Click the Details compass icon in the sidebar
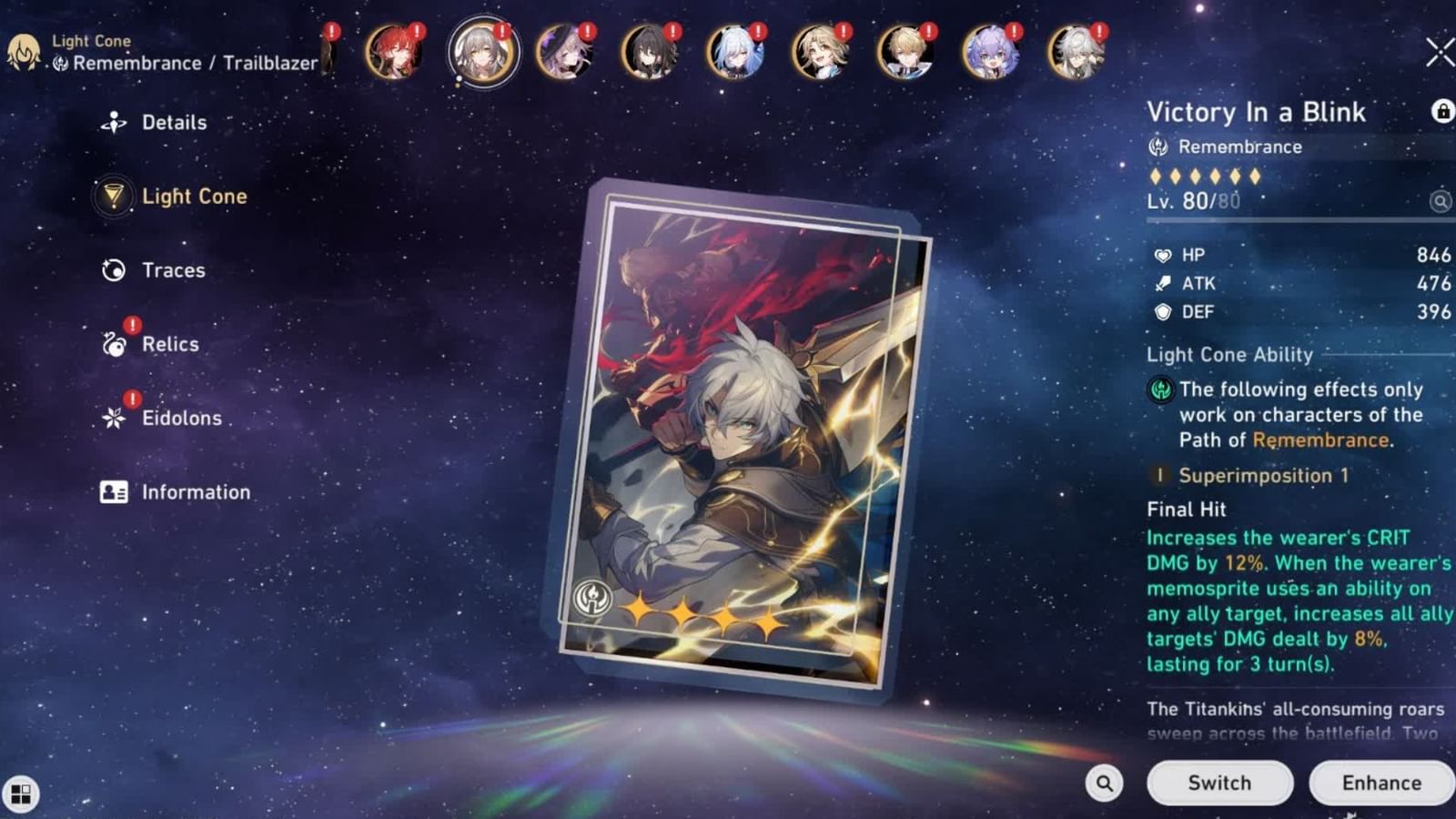This screenshot has width=1456, height=819. [114, 122]
